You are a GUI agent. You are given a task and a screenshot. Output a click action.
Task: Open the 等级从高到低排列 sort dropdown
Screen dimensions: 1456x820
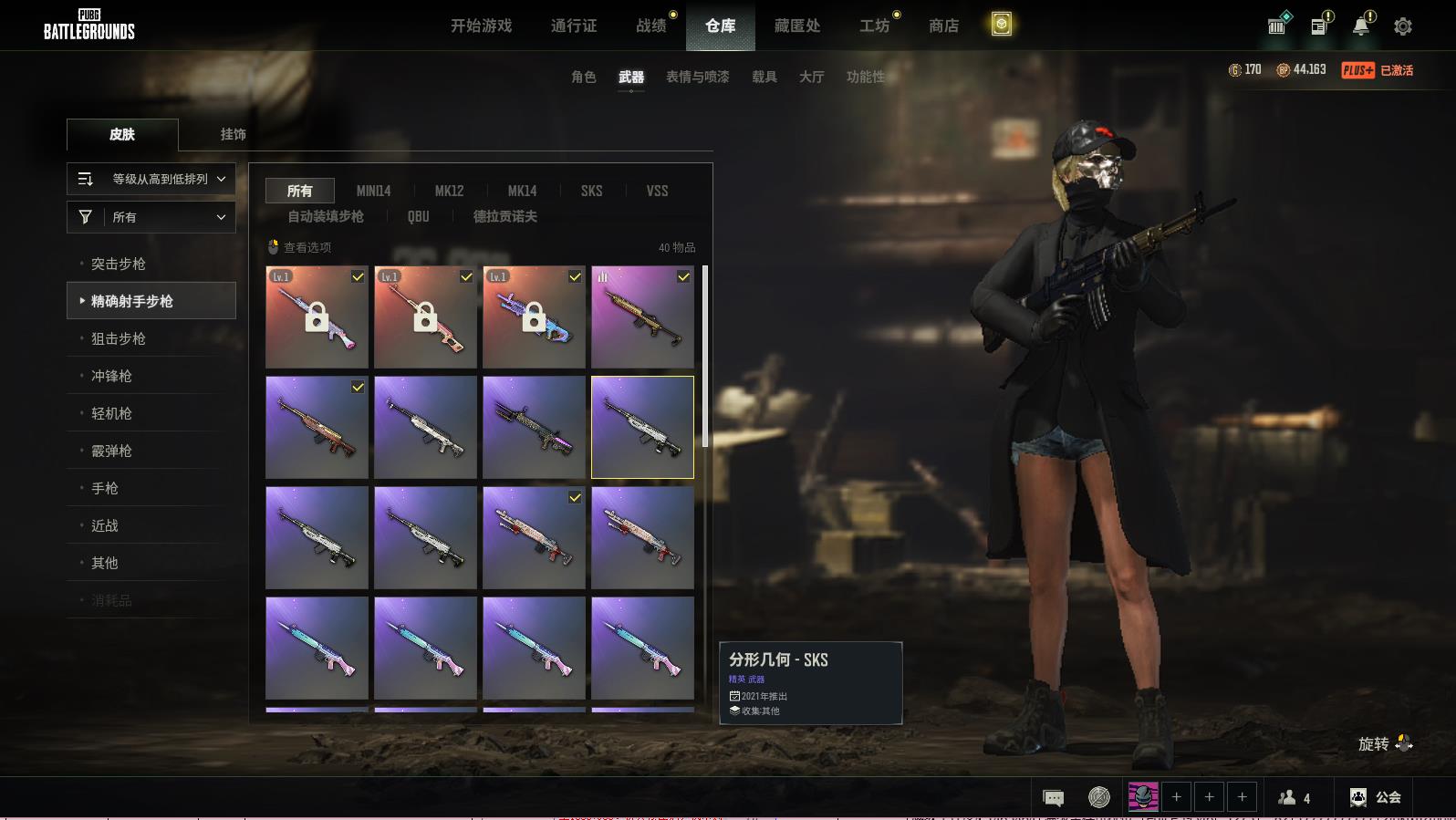tap(151, 179)
